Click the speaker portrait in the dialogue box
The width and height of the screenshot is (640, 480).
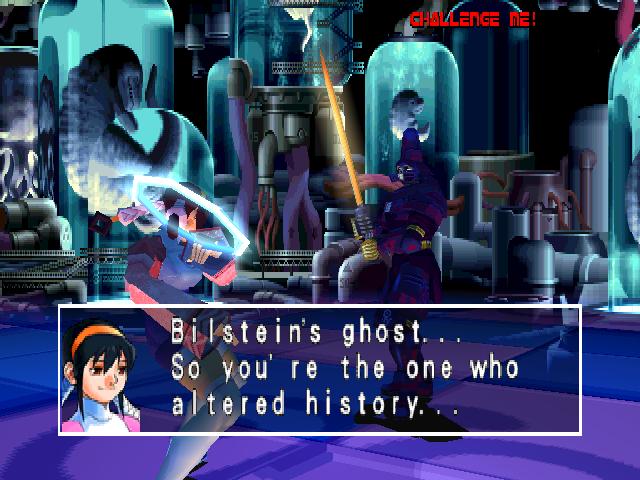click(100, 372)
